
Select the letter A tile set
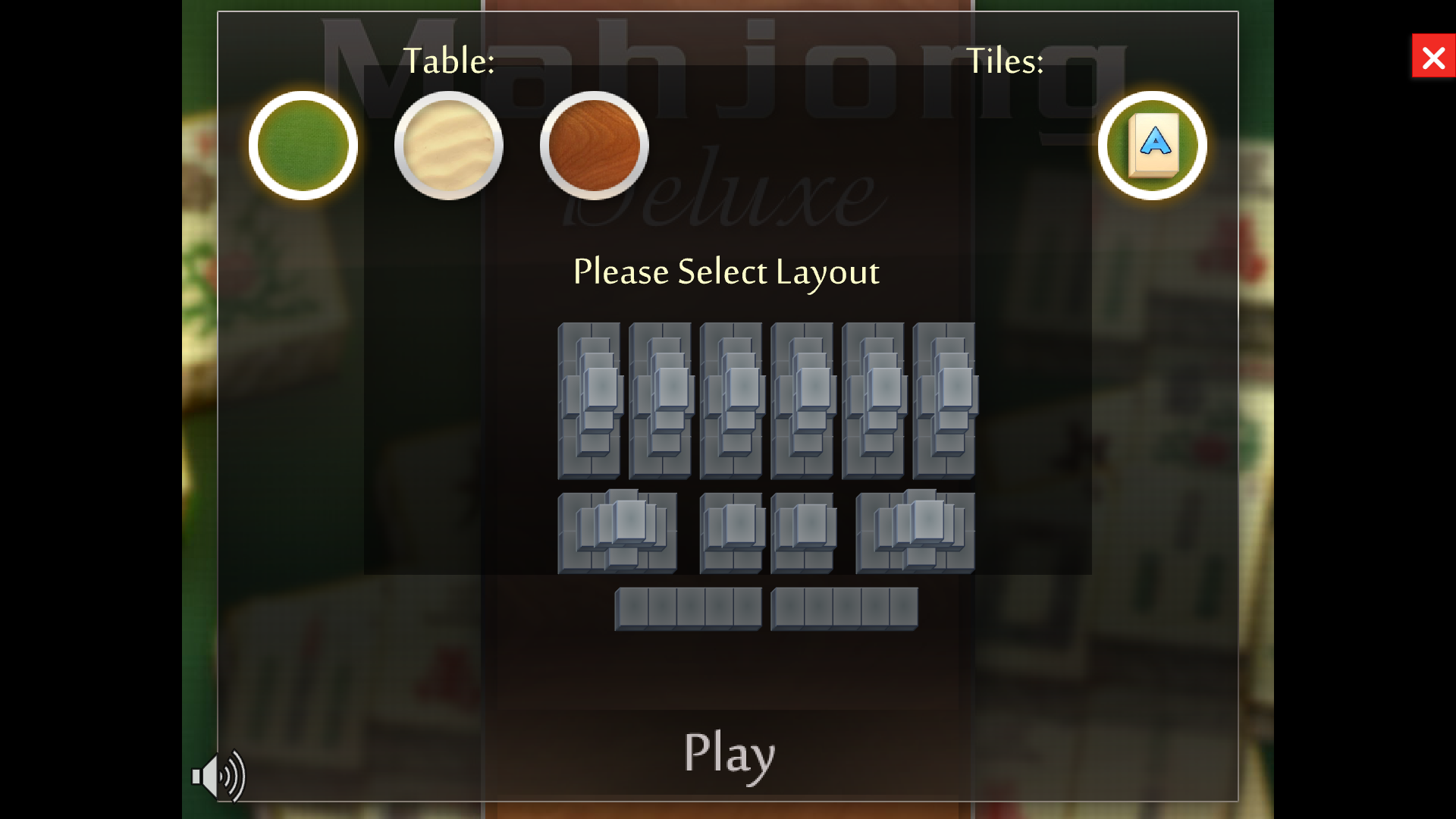(x=1152, y=145)
